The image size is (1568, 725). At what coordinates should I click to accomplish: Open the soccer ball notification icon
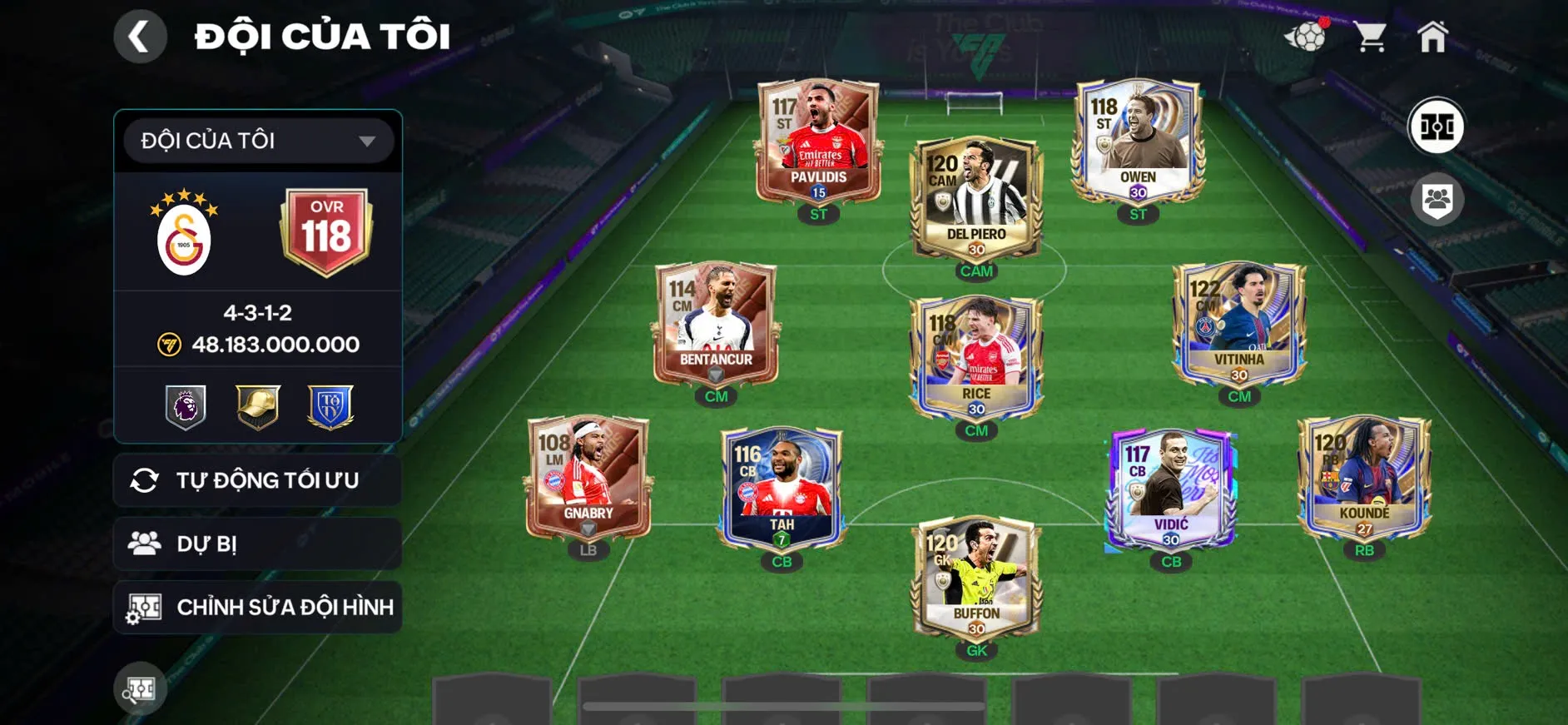[x=1307, y=37]
